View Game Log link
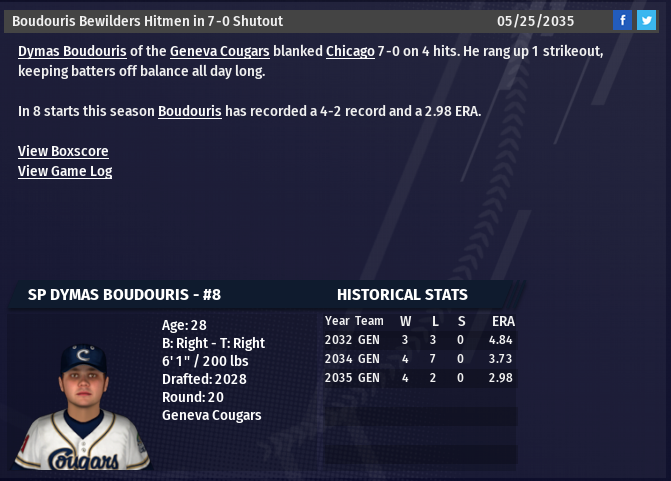This screenshot has height=481, width=671. click(x=65, y=171)
